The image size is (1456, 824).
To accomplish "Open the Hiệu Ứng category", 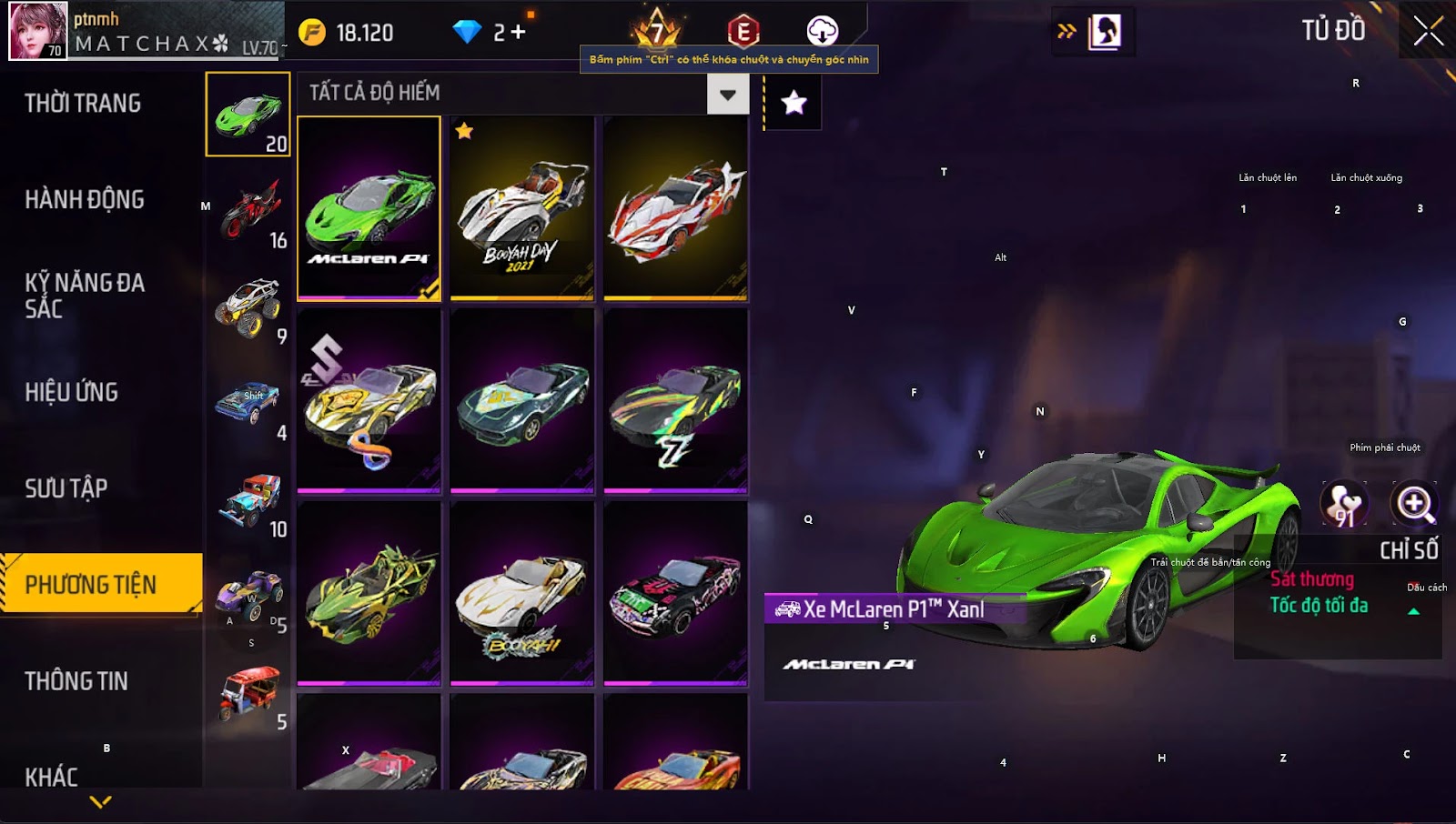I will 72,392.
